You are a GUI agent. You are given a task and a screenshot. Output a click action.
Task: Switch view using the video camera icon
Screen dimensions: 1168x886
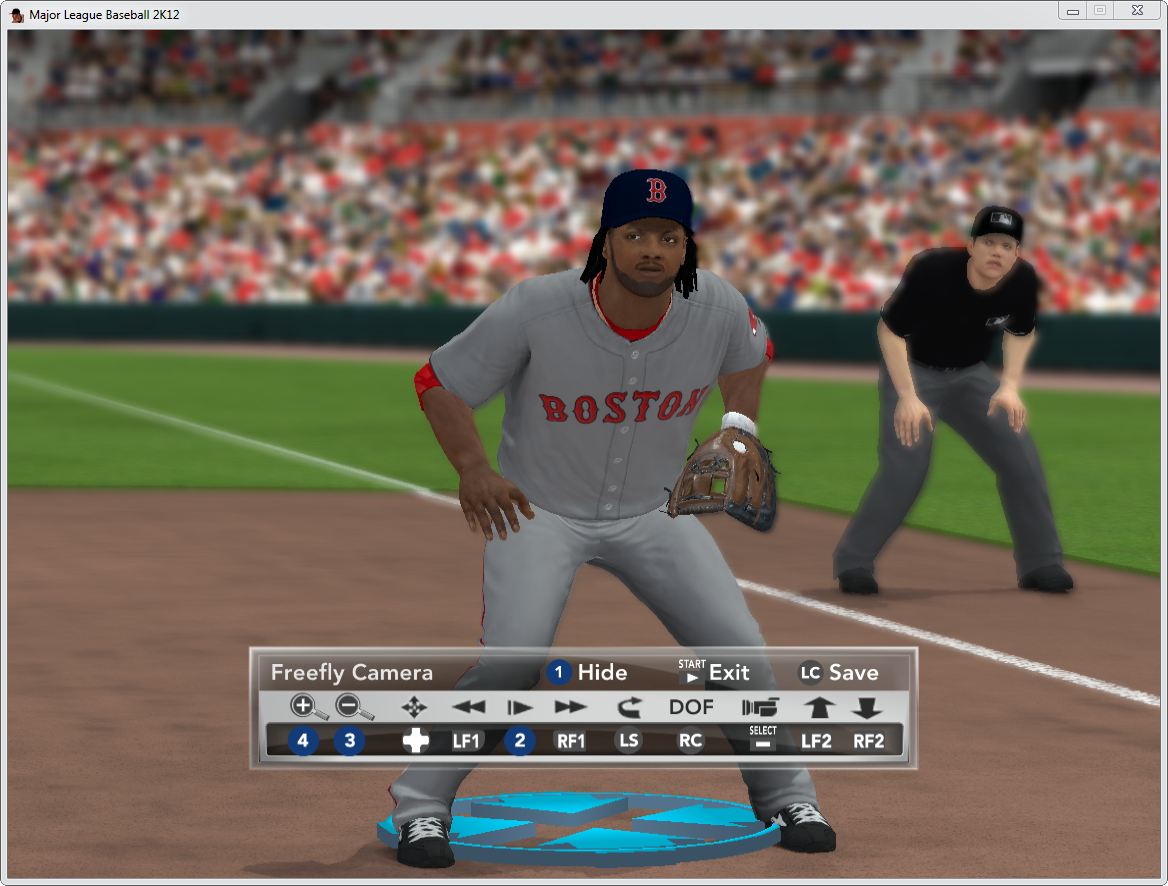(760, 707)
